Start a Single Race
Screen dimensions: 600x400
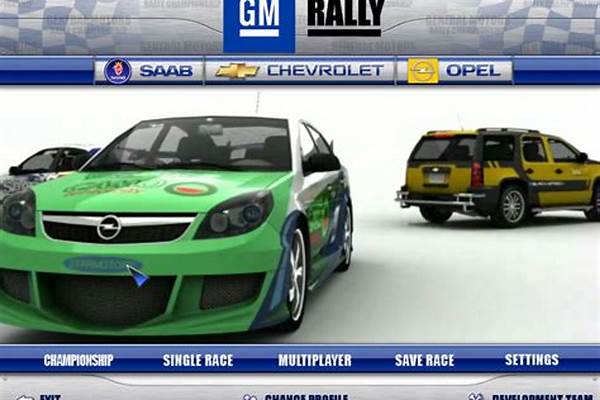196,360
